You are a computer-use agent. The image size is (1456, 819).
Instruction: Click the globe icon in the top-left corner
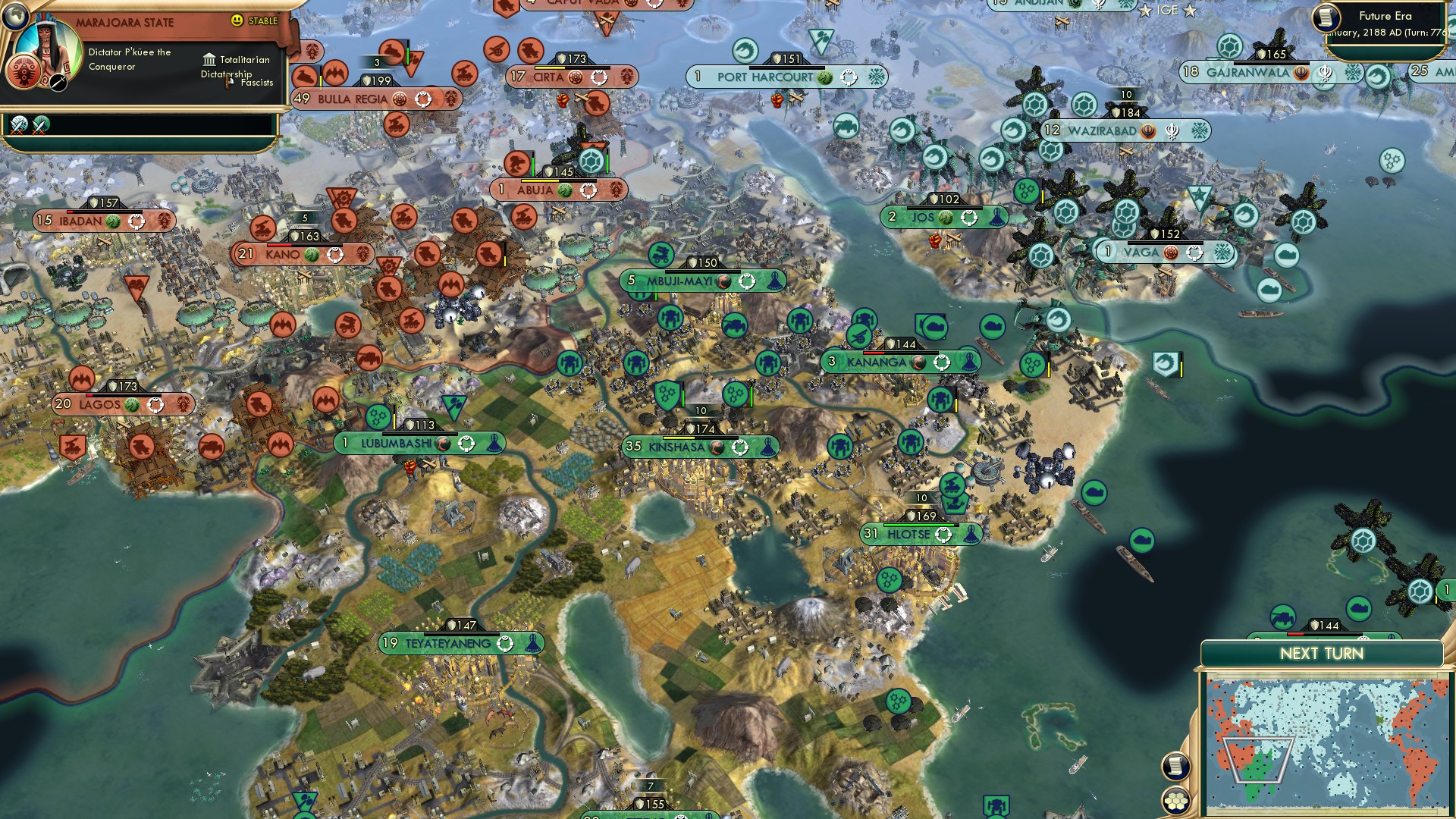coord(14,16)
